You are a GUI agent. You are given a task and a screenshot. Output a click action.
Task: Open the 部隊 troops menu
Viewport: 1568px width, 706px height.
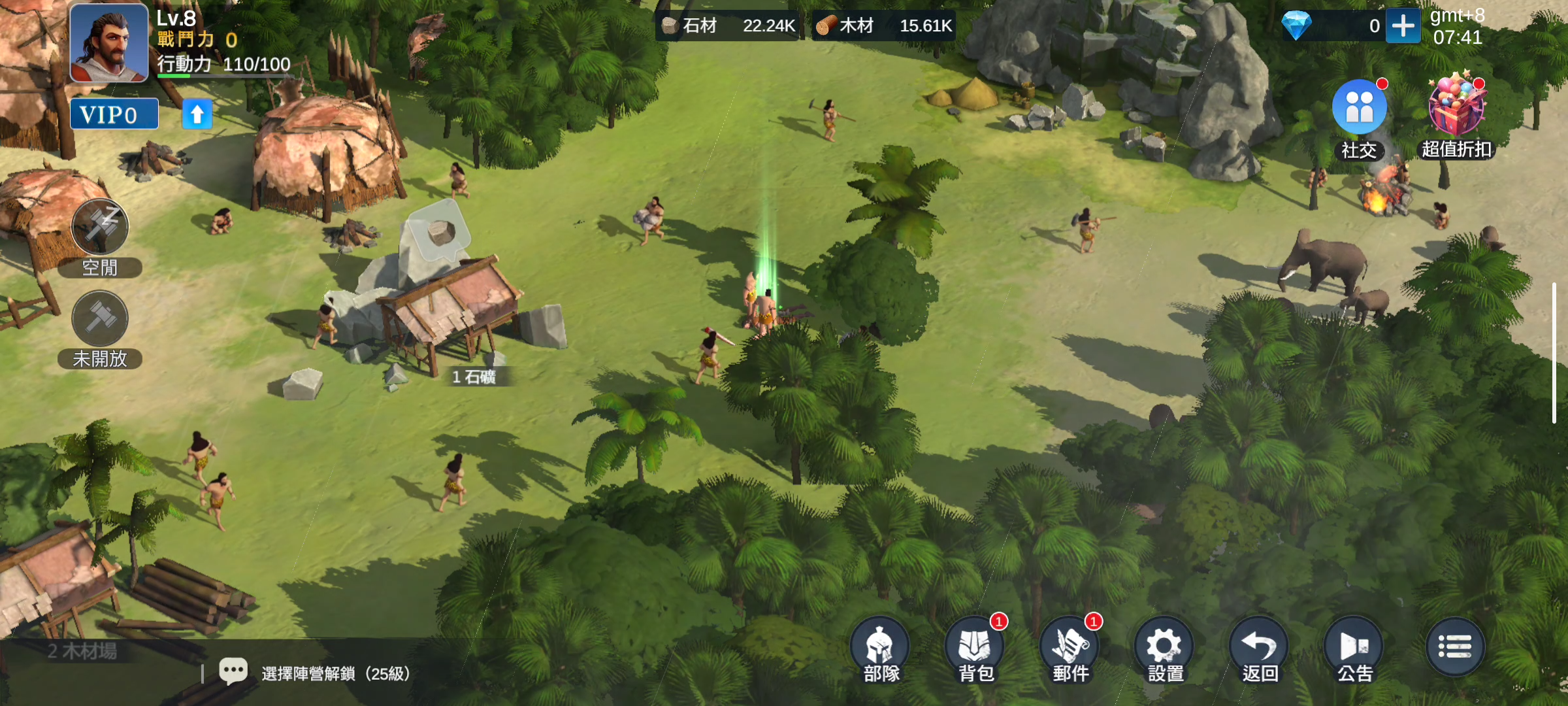pos(881,647)
